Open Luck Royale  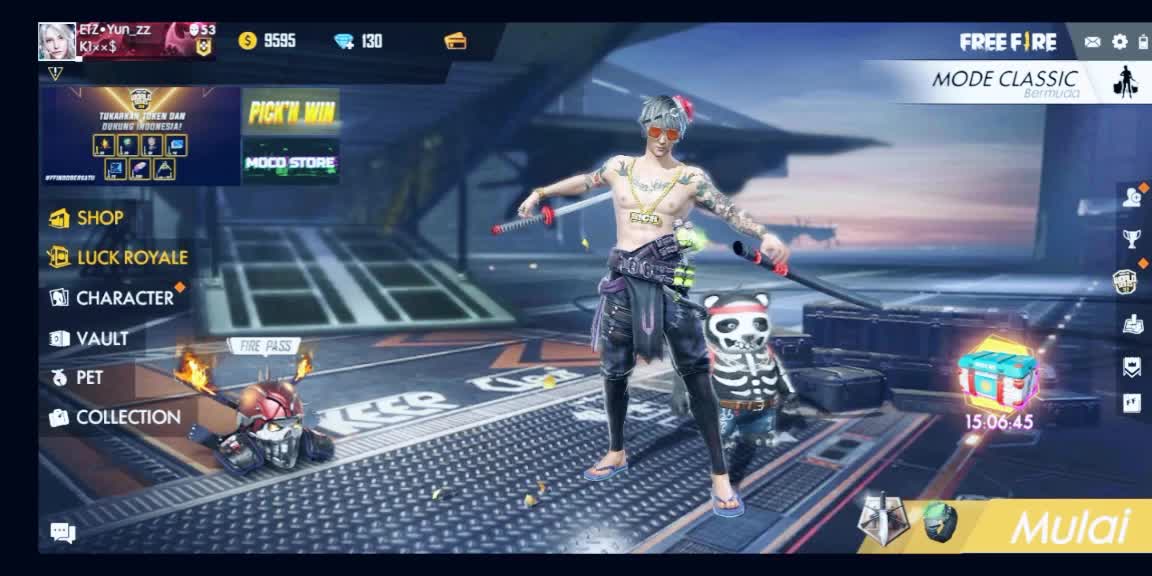coord(130,258)
